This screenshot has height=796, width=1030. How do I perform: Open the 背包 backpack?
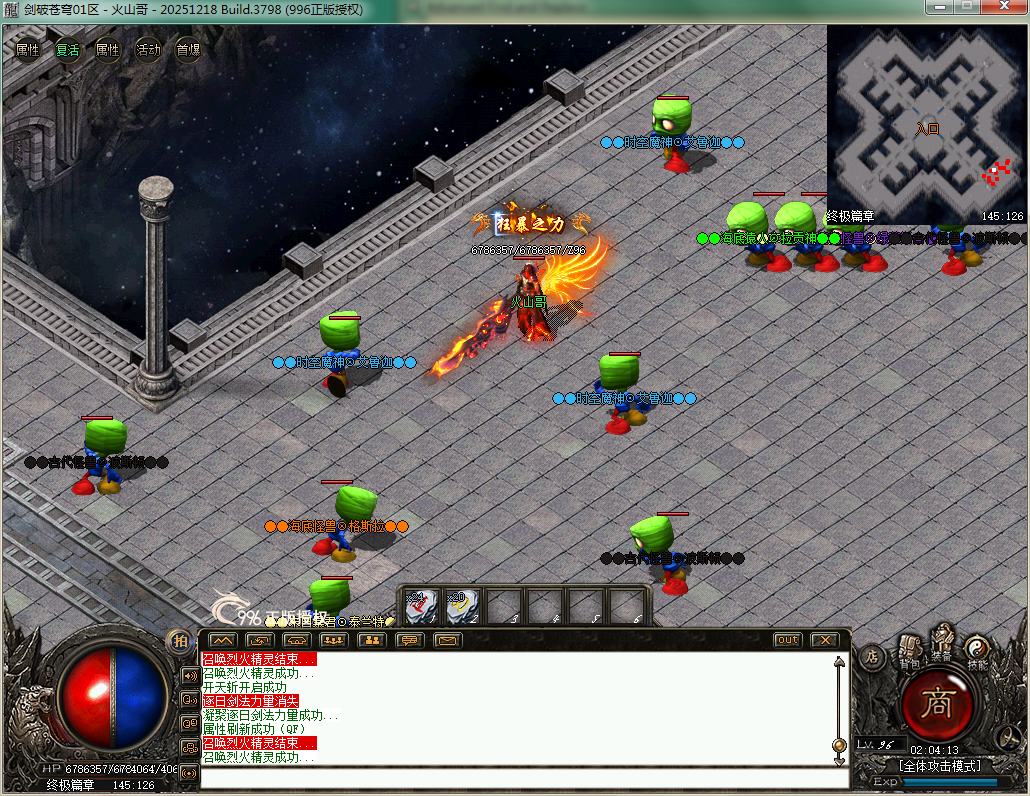[909, 651]
